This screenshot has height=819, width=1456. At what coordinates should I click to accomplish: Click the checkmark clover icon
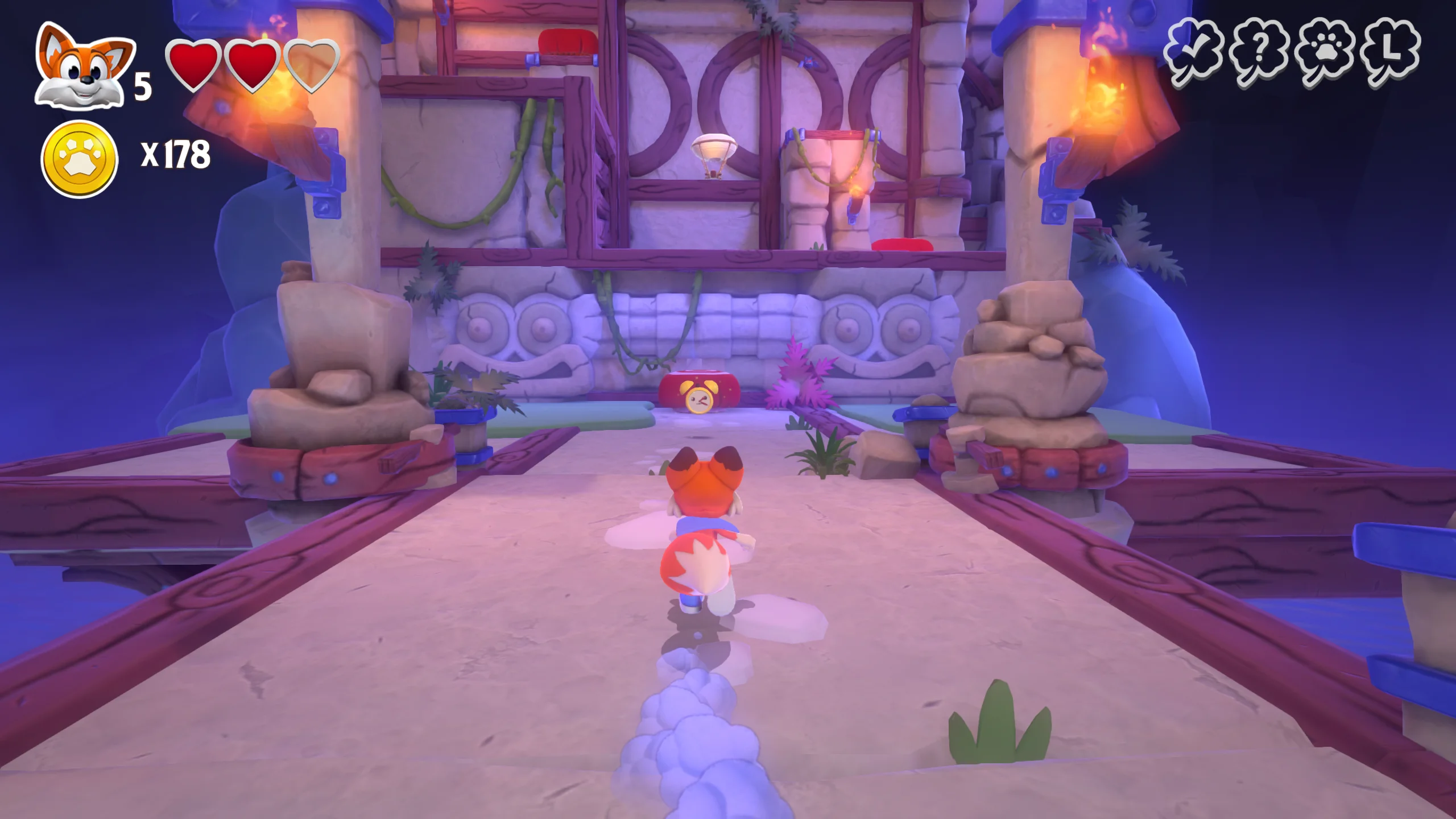coord(1193,52)
